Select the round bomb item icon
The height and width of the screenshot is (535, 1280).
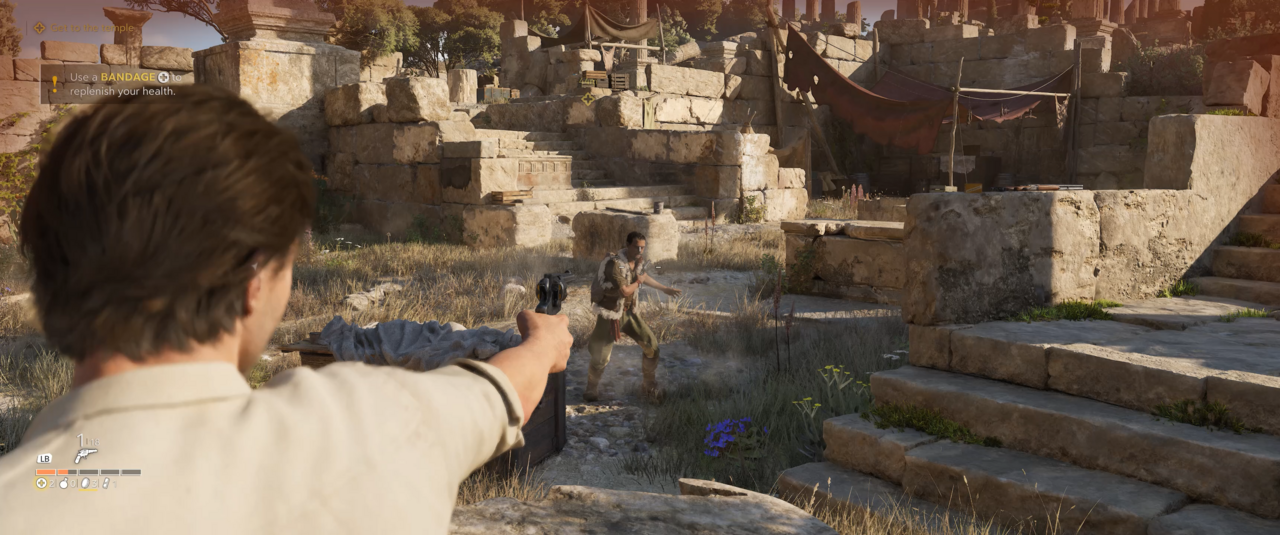(x=63, y=483)
